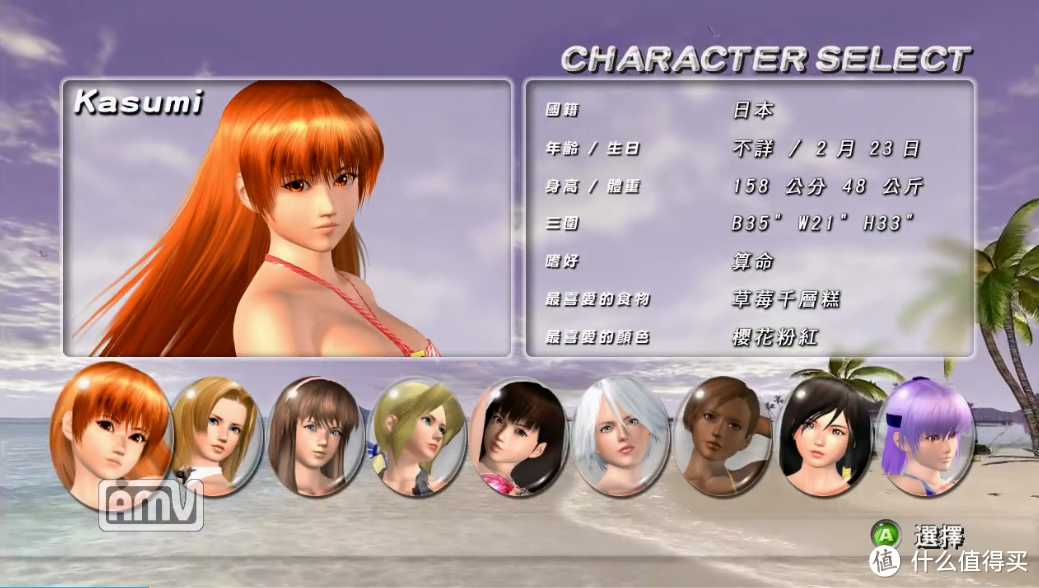Select the purple-haired character with bow
The height and width of the screenshot is (588, 1039).
[924, 437]
